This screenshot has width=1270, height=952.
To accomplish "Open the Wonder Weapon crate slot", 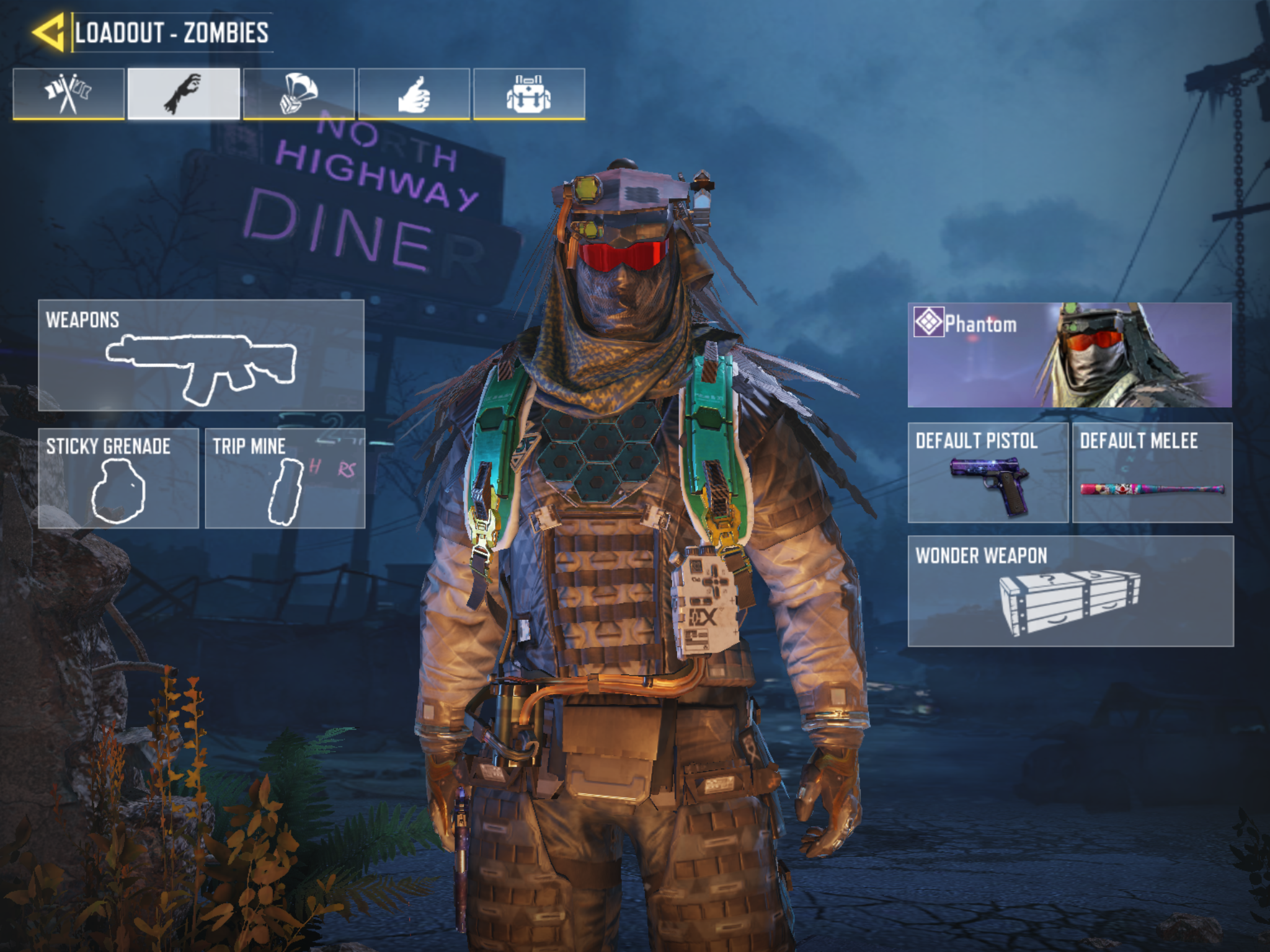I will 1070,591.
